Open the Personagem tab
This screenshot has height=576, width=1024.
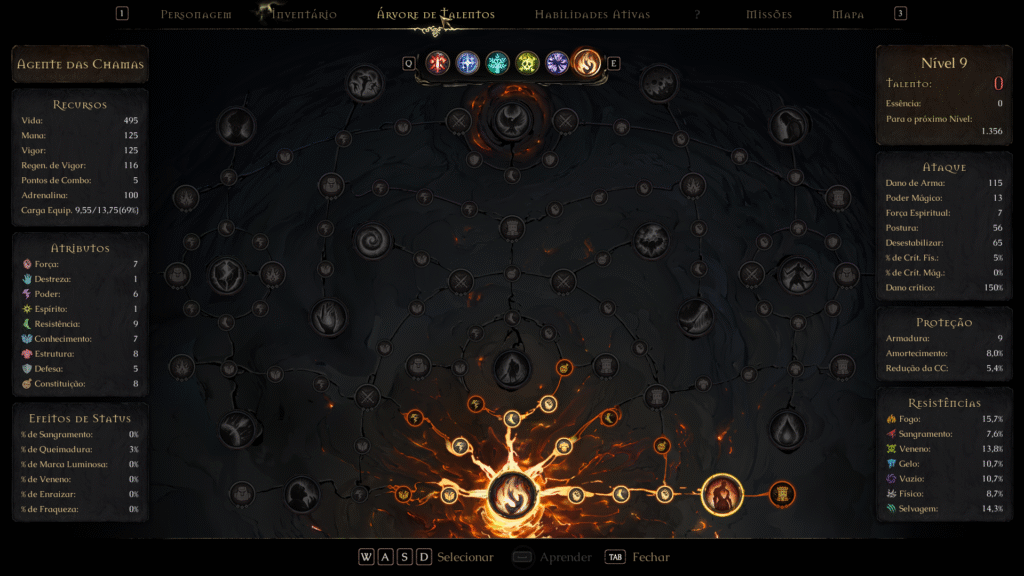coord(196,15)
